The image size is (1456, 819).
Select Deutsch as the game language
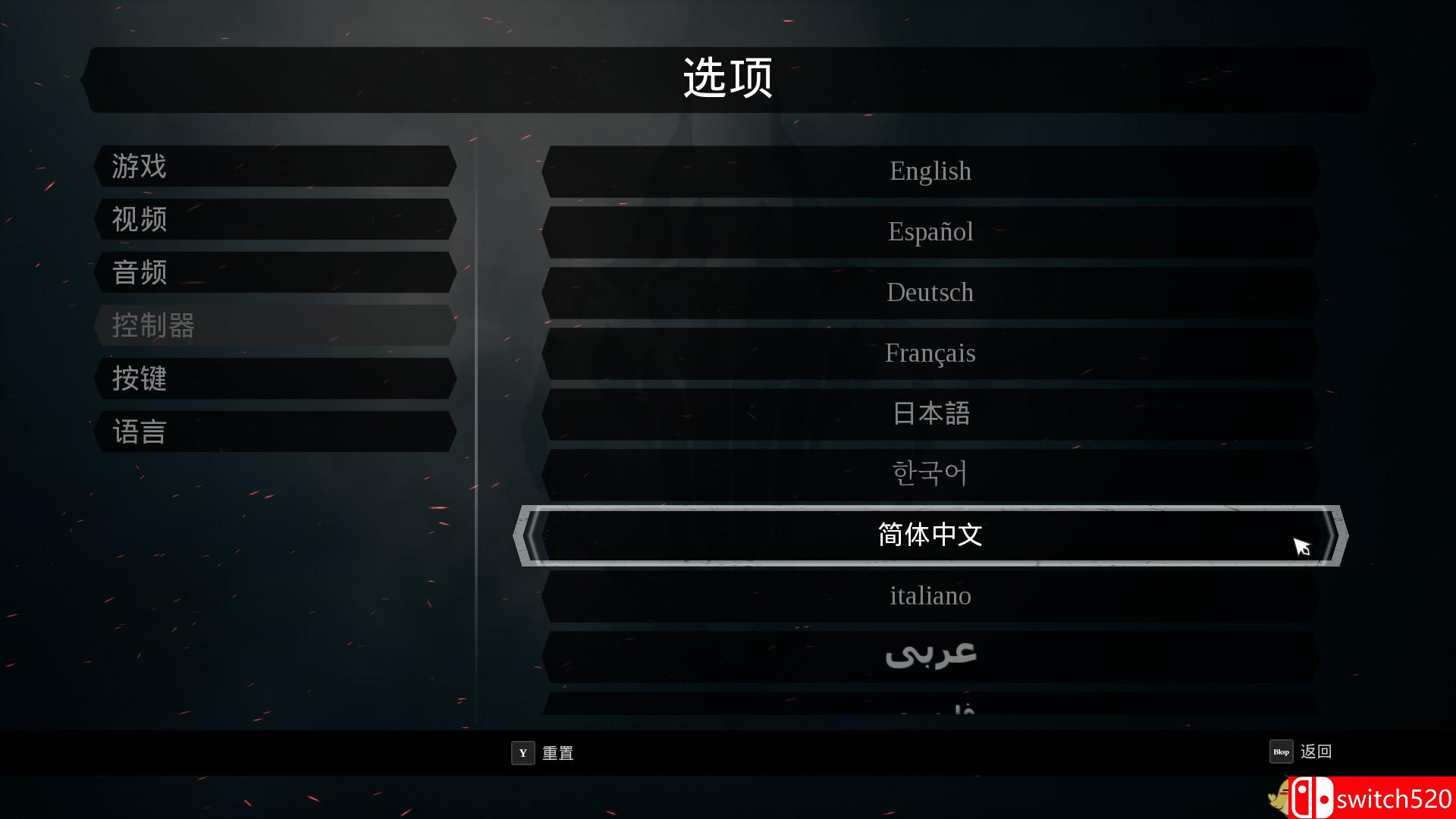click(x=930, y=293)
